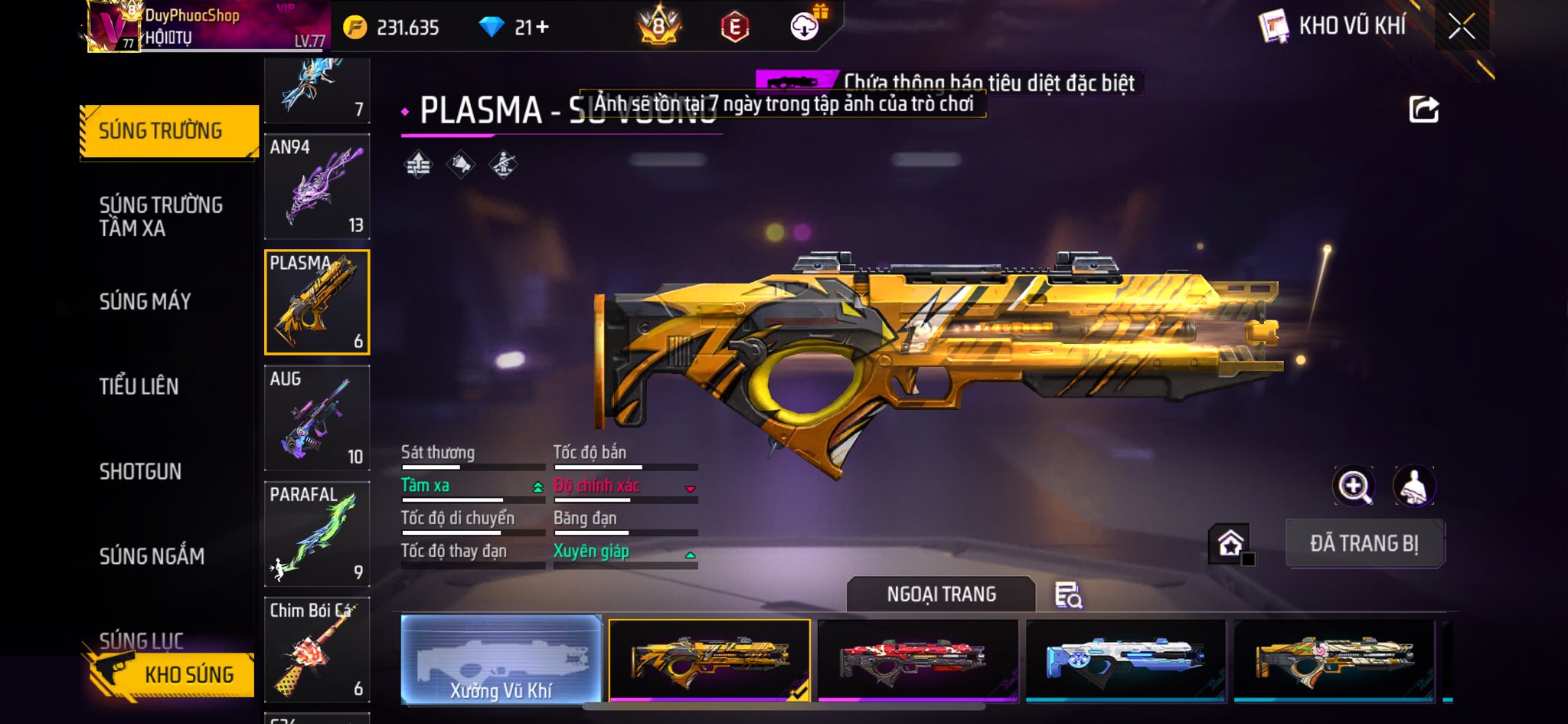The width and height of the screenshot is (1568, 724).
Task: Select the red Plasma skin thumbnail
Action: [917, 660]
